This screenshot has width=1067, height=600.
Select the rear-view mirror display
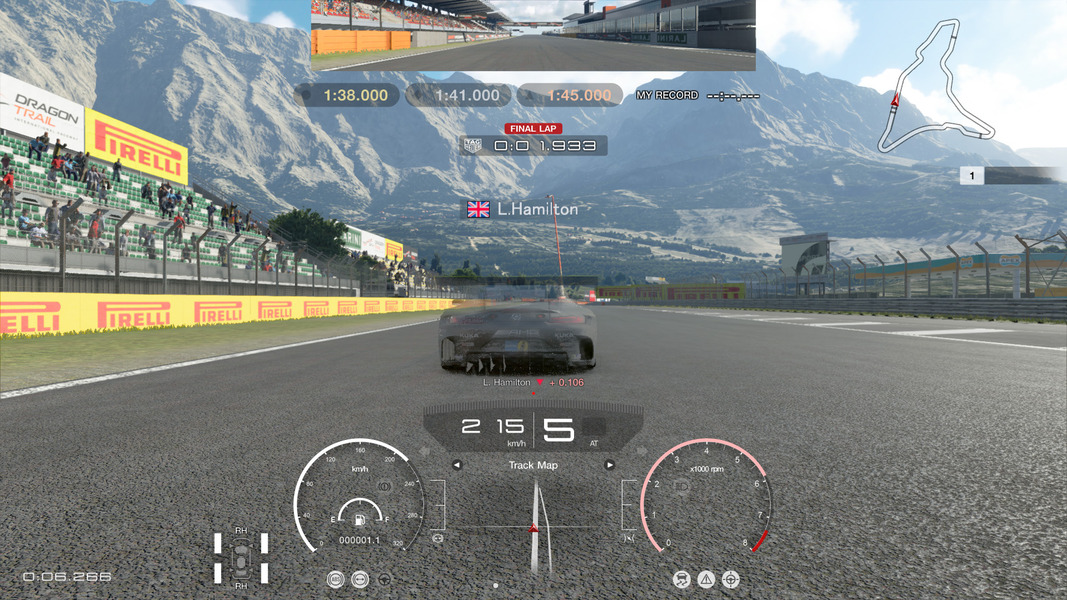533,35
